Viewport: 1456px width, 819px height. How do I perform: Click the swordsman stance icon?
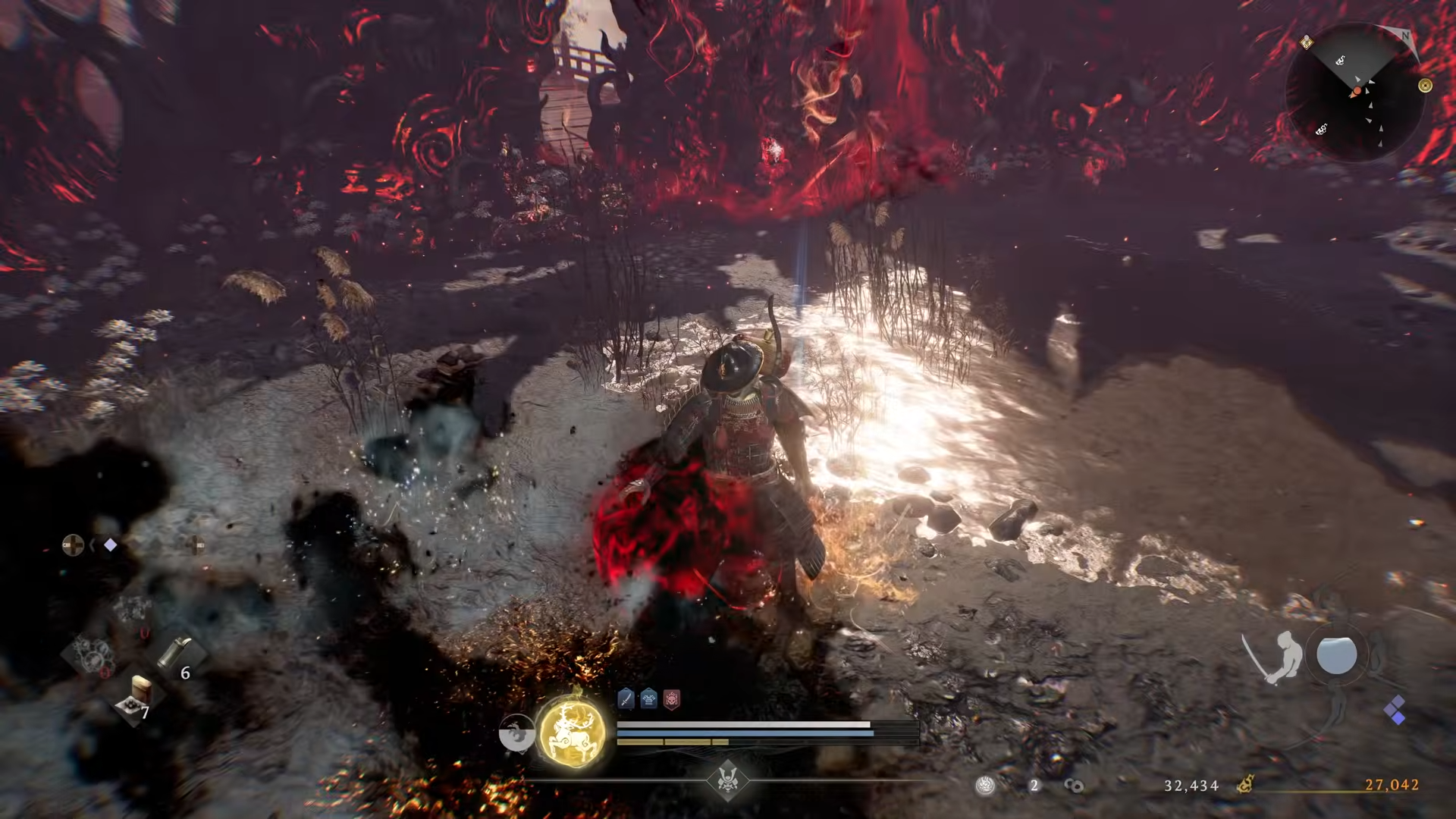point(1274,655)
